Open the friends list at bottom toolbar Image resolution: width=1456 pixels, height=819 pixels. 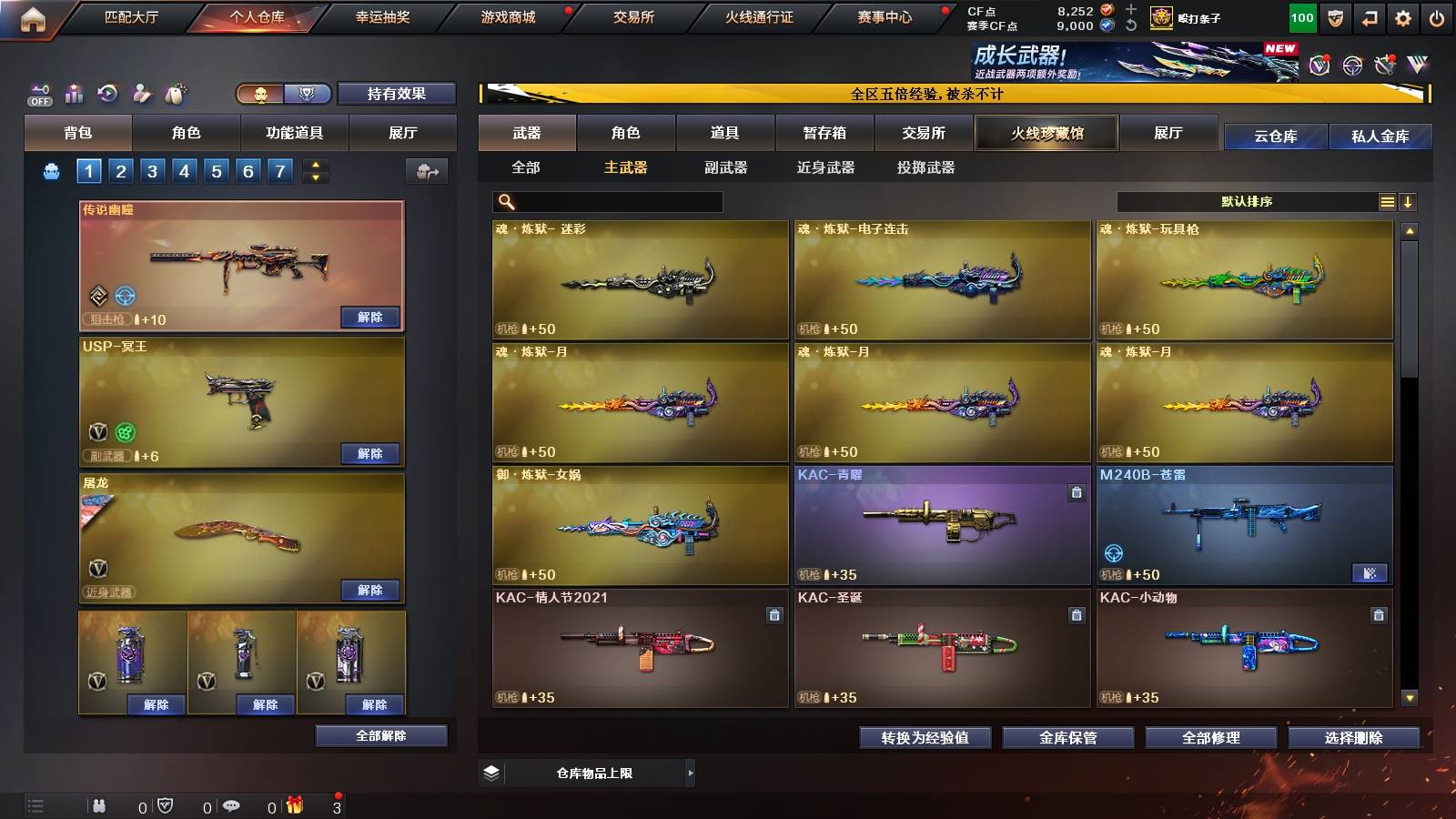pos(100,805)
